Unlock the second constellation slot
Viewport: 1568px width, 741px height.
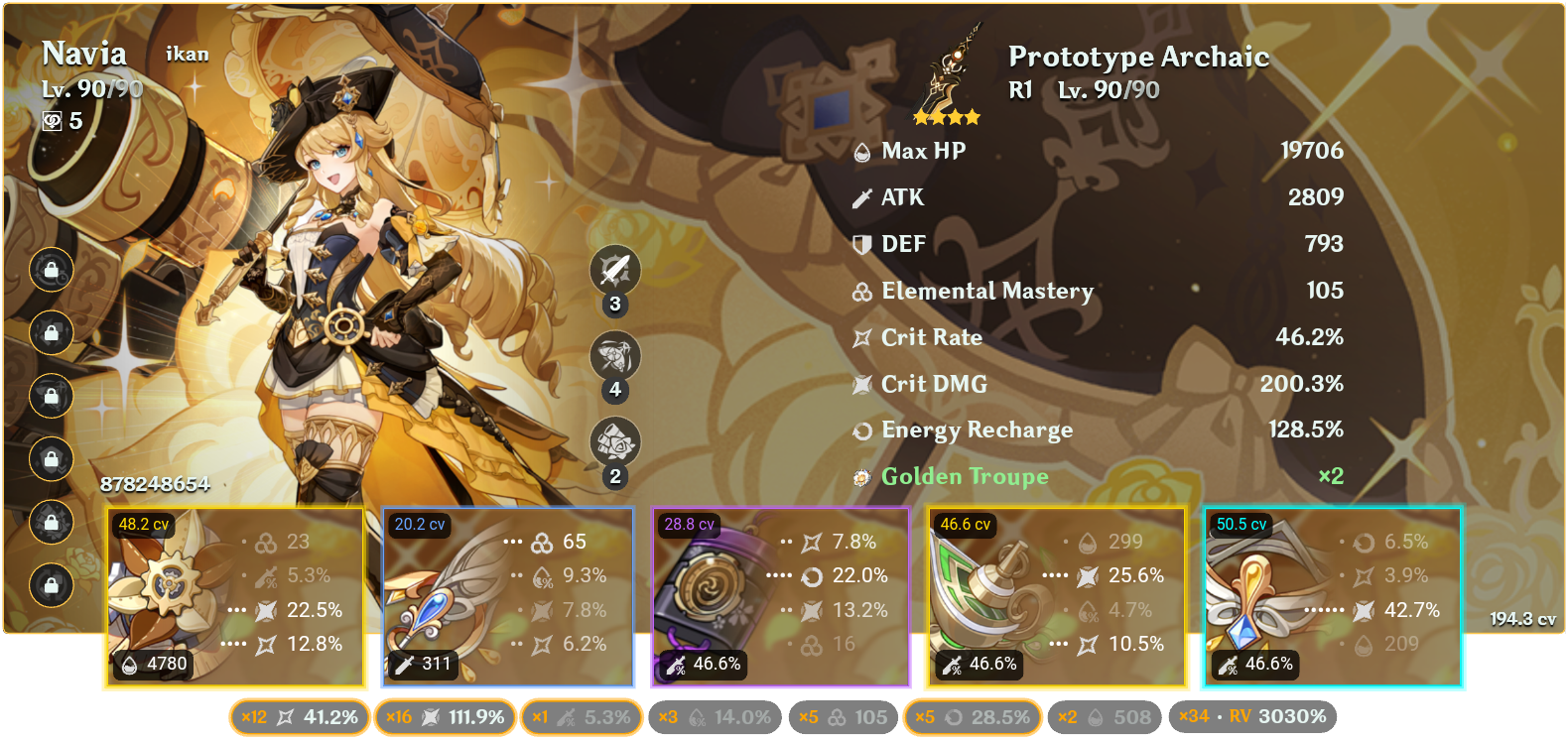coord(52,334)
